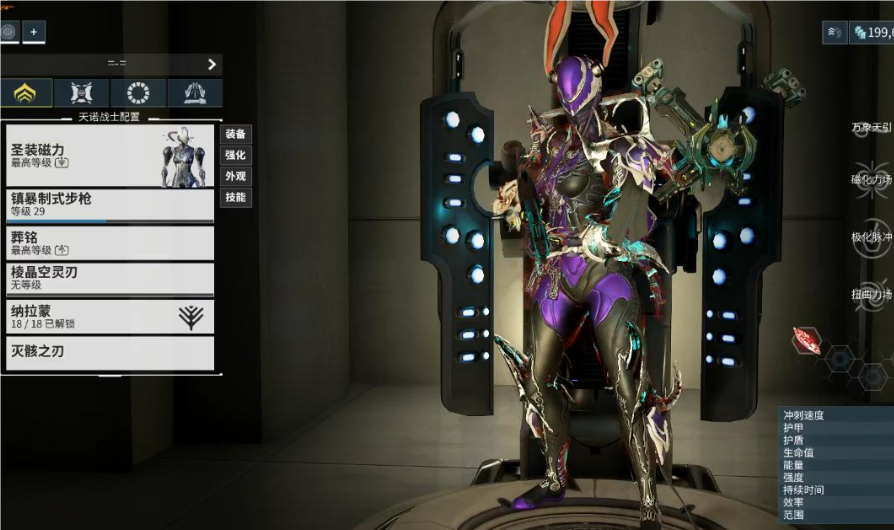This screenshot has height=530, width=894.
Task: Click the plus button at top left
Action: (x=34, y=32)
